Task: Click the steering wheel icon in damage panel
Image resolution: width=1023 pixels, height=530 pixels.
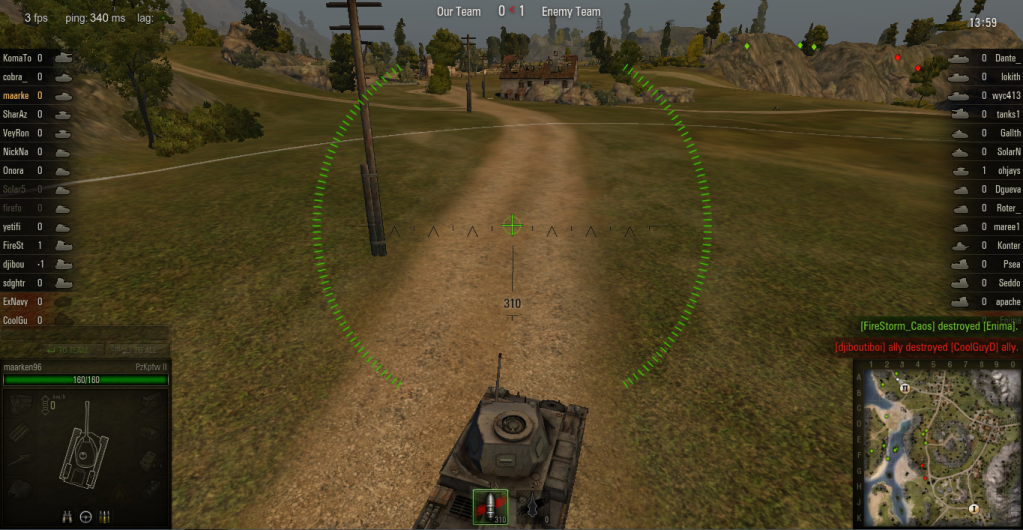Action: coord(86,516)
